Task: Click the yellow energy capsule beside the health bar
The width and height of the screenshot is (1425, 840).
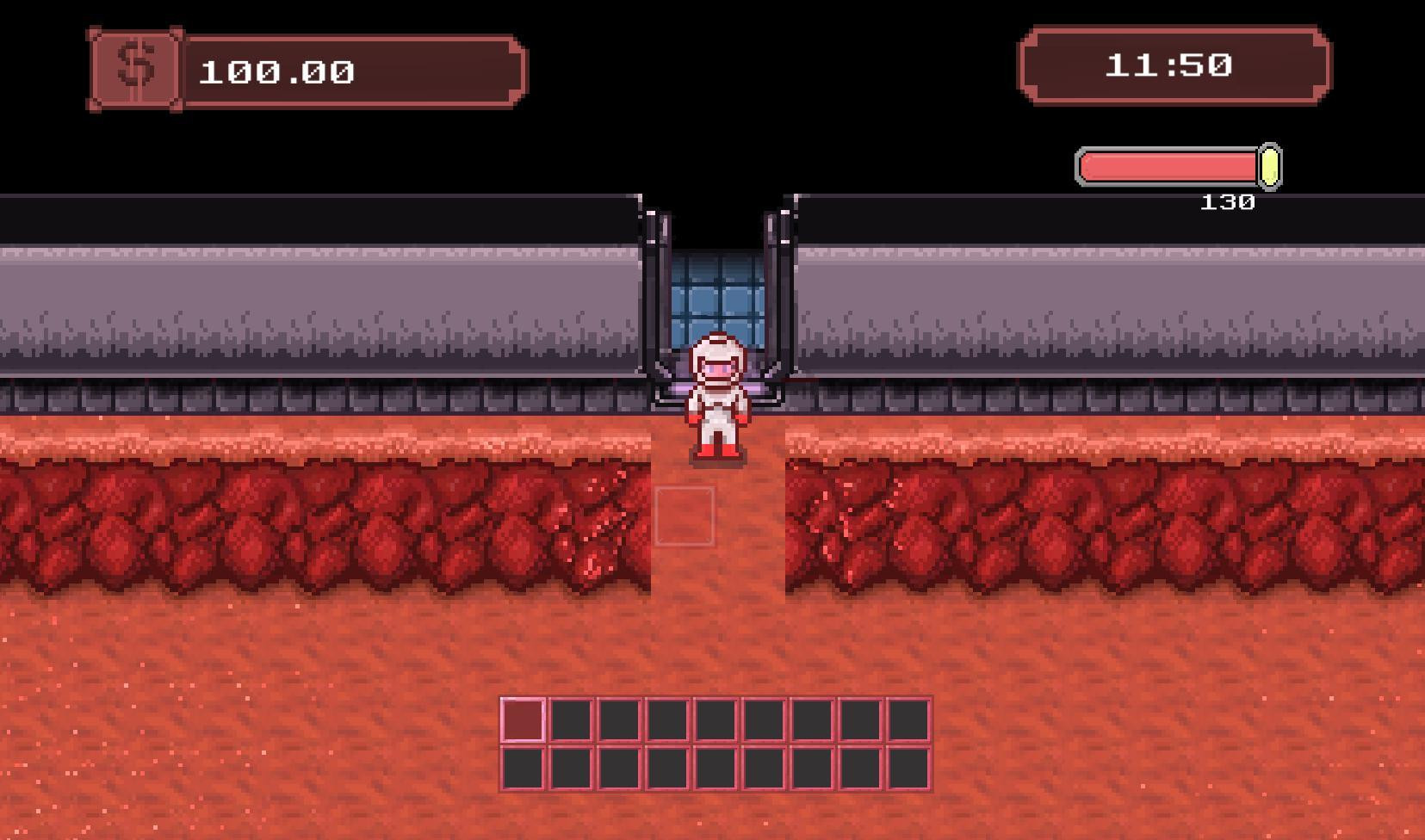Action: click(x=1268, y=165)
